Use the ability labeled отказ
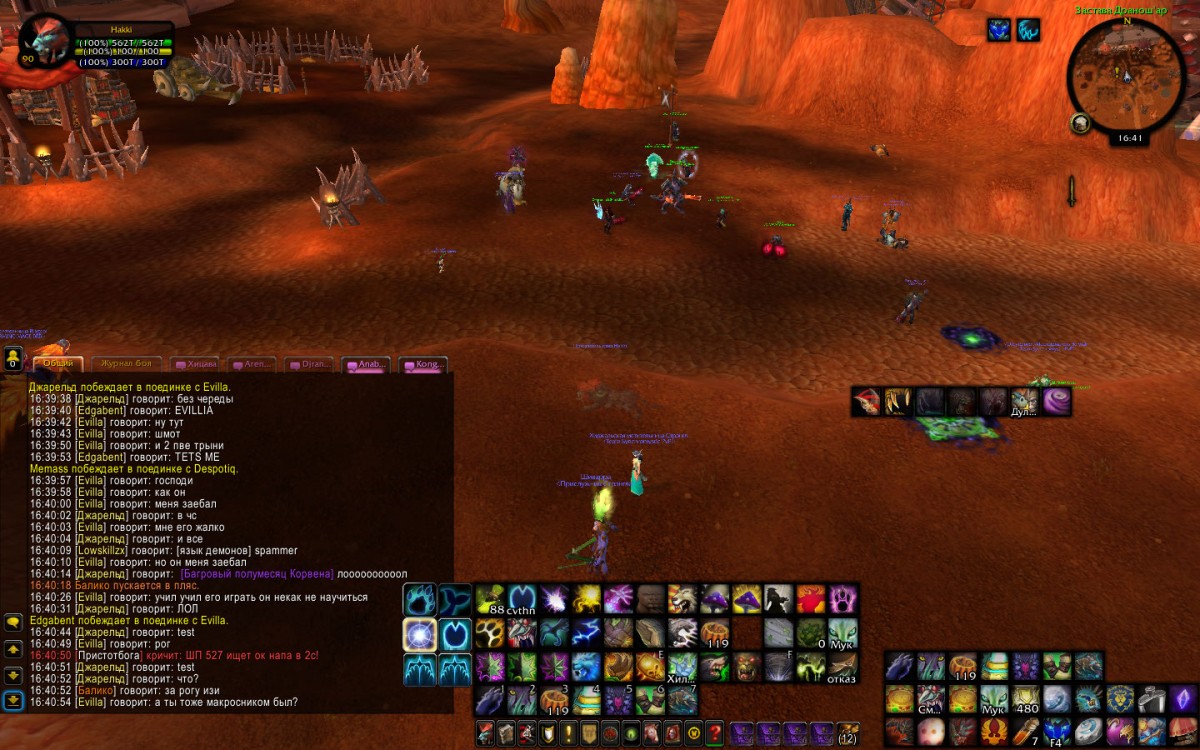Image resolution: width=1200 pixels, height=750 pixels. coord(842,666)
